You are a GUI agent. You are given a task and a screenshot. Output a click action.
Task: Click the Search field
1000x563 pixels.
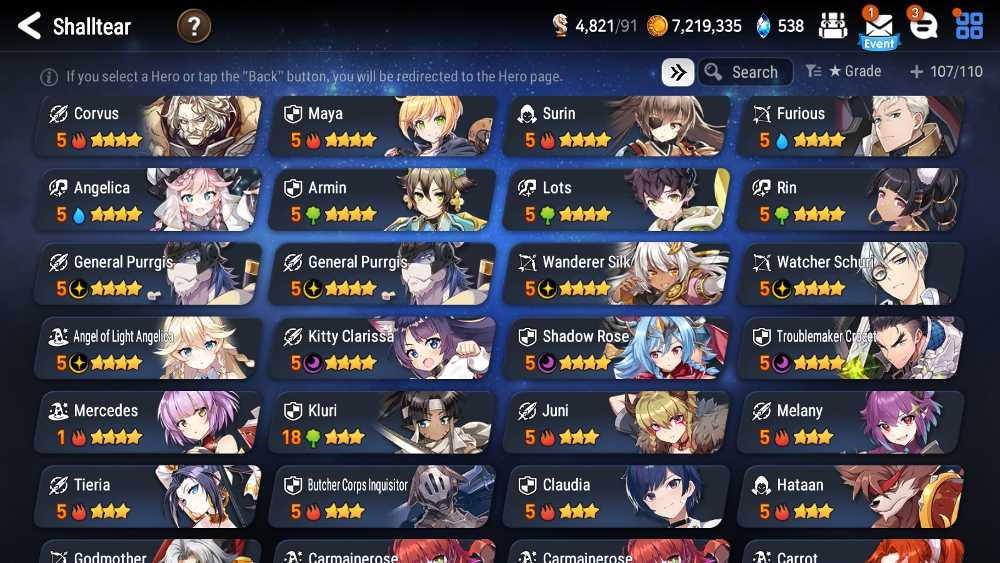(746, 72)
